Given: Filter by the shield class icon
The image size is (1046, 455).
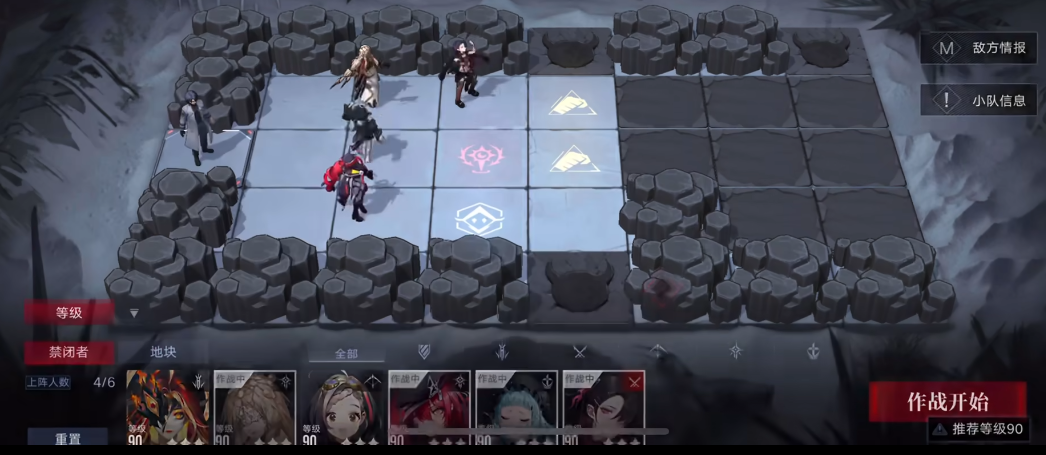Looking at the screenshot, I should 424,351.
